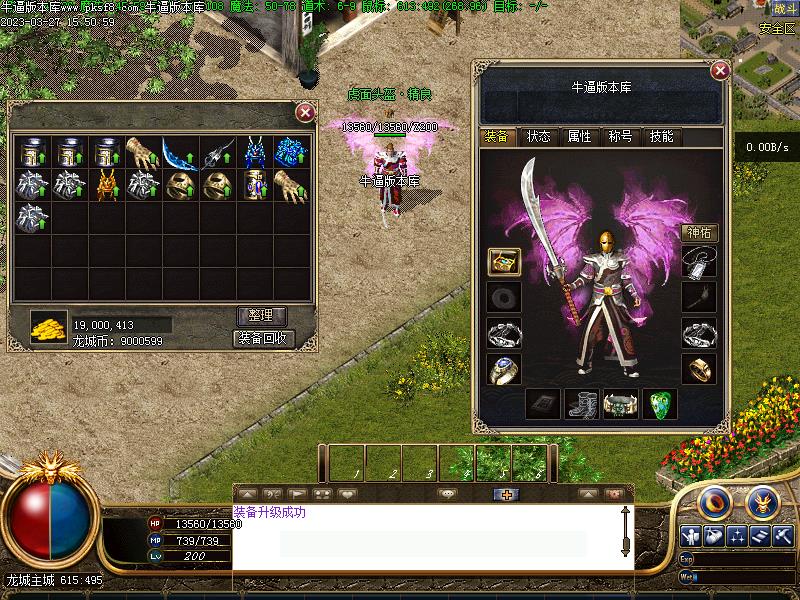Show the 称号 titles tab
Image resolution: width=800 pixels, height=600 pixels.
pyautogui.click(x=620, y=137)
